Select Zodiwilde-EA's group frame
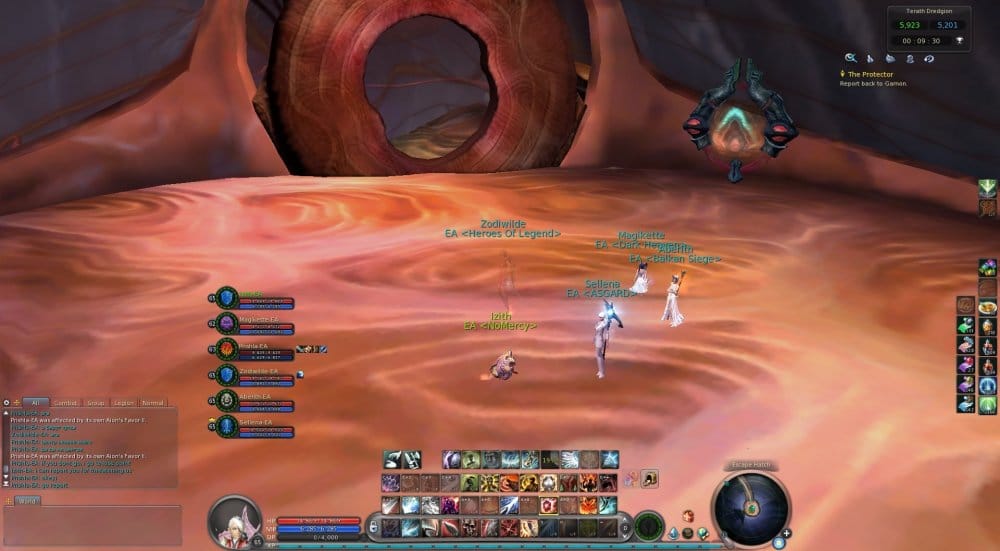Image resolution: width=1000 pixels, height=551 pixels. click(x=255, y=375)
